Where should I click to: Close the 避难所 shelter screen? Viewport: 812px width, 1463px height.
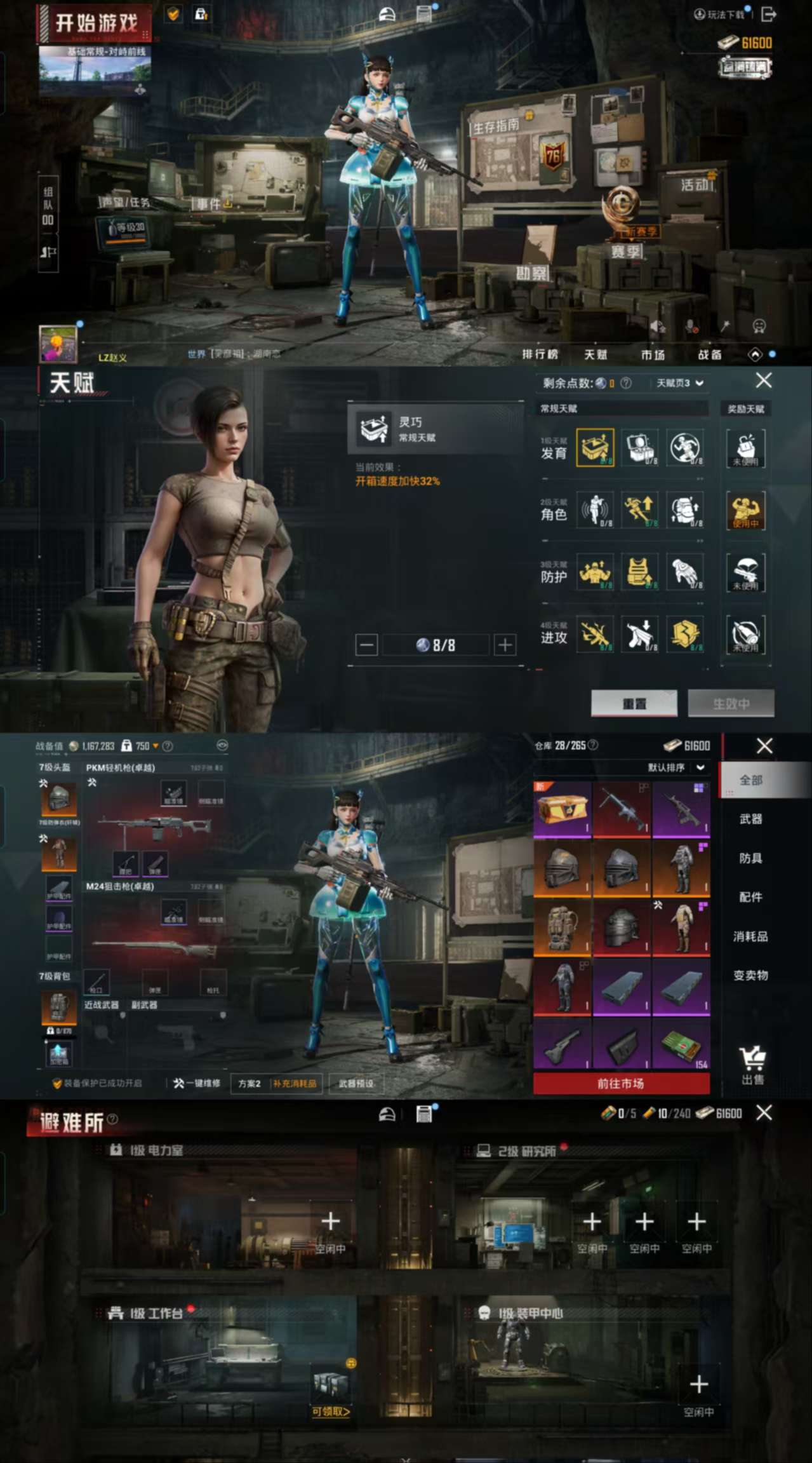764,1112
